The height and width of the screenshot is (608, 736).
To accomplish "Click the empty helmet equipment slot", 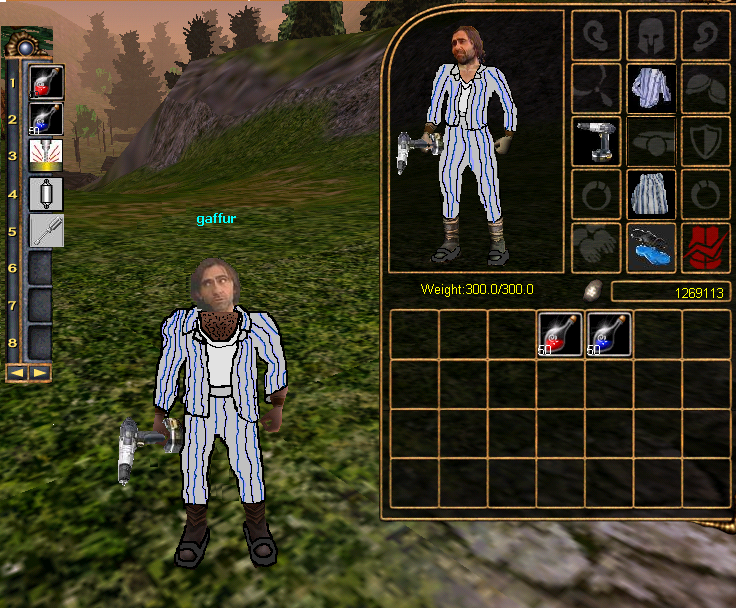I will point(651,35).
